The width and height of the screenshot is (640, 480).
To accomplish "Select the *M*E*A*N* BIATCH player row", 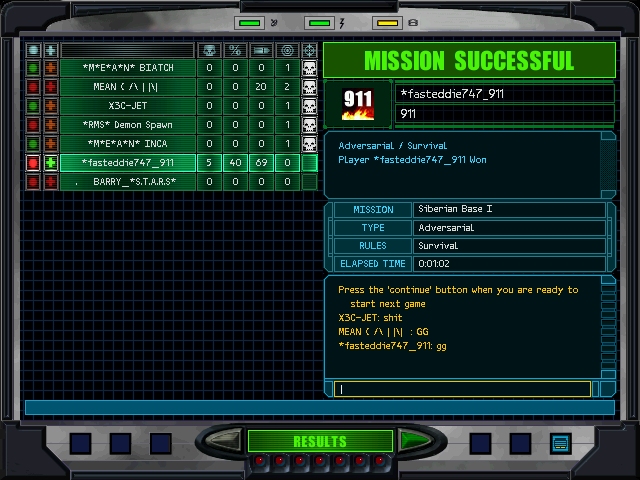I will tap(127, 68).
